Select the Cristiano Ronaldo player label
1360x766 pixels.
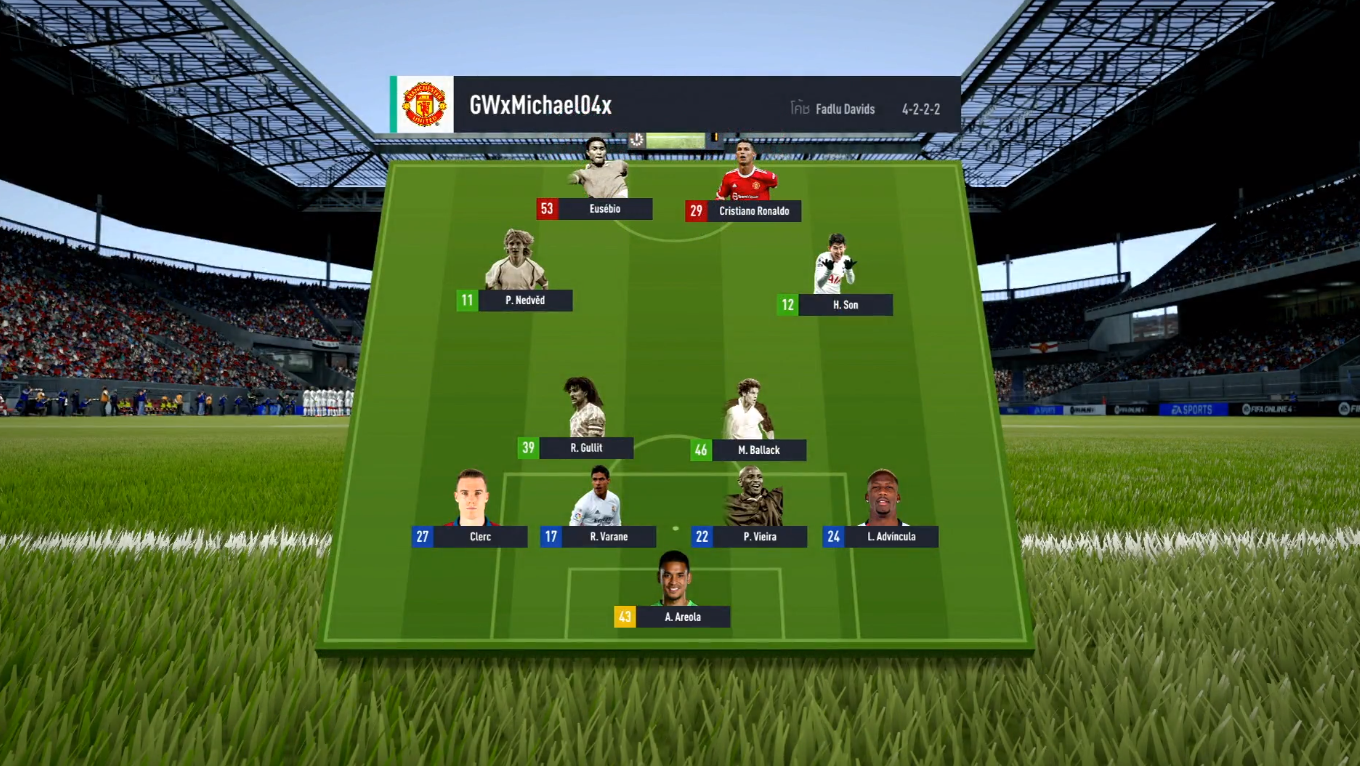point(753,211)
